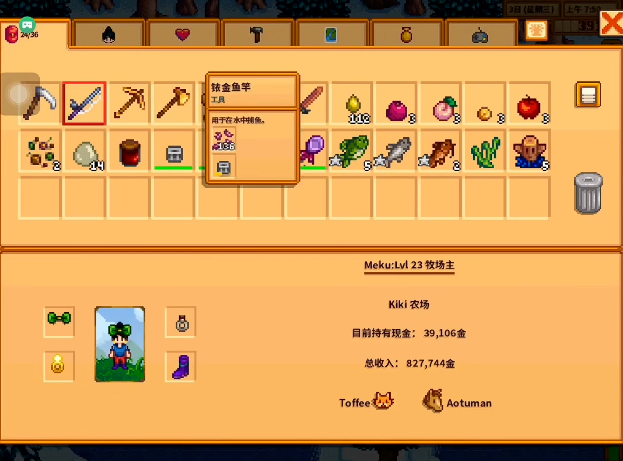
Task: Open the map tab with green icon
Action: coord(332,34)
